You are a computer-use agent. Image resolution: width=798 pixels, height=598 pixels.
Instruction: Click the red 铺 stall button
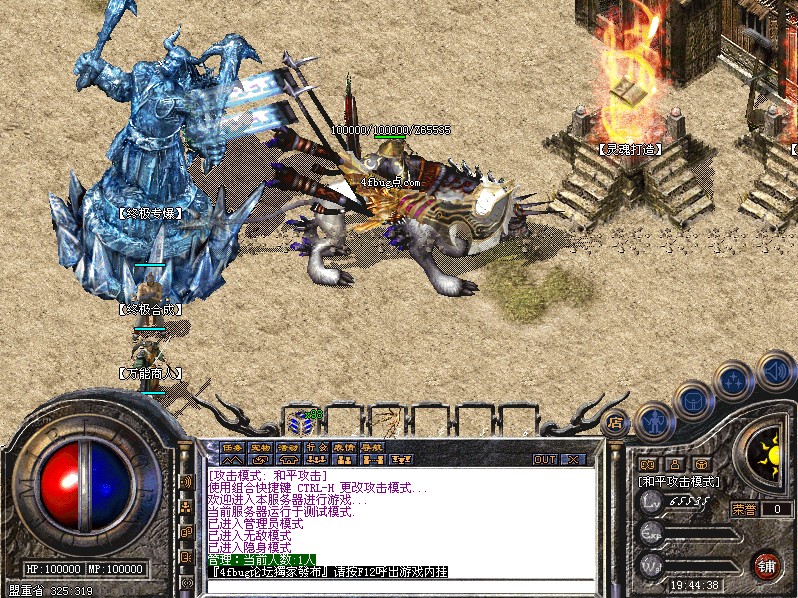coord(767,564)
